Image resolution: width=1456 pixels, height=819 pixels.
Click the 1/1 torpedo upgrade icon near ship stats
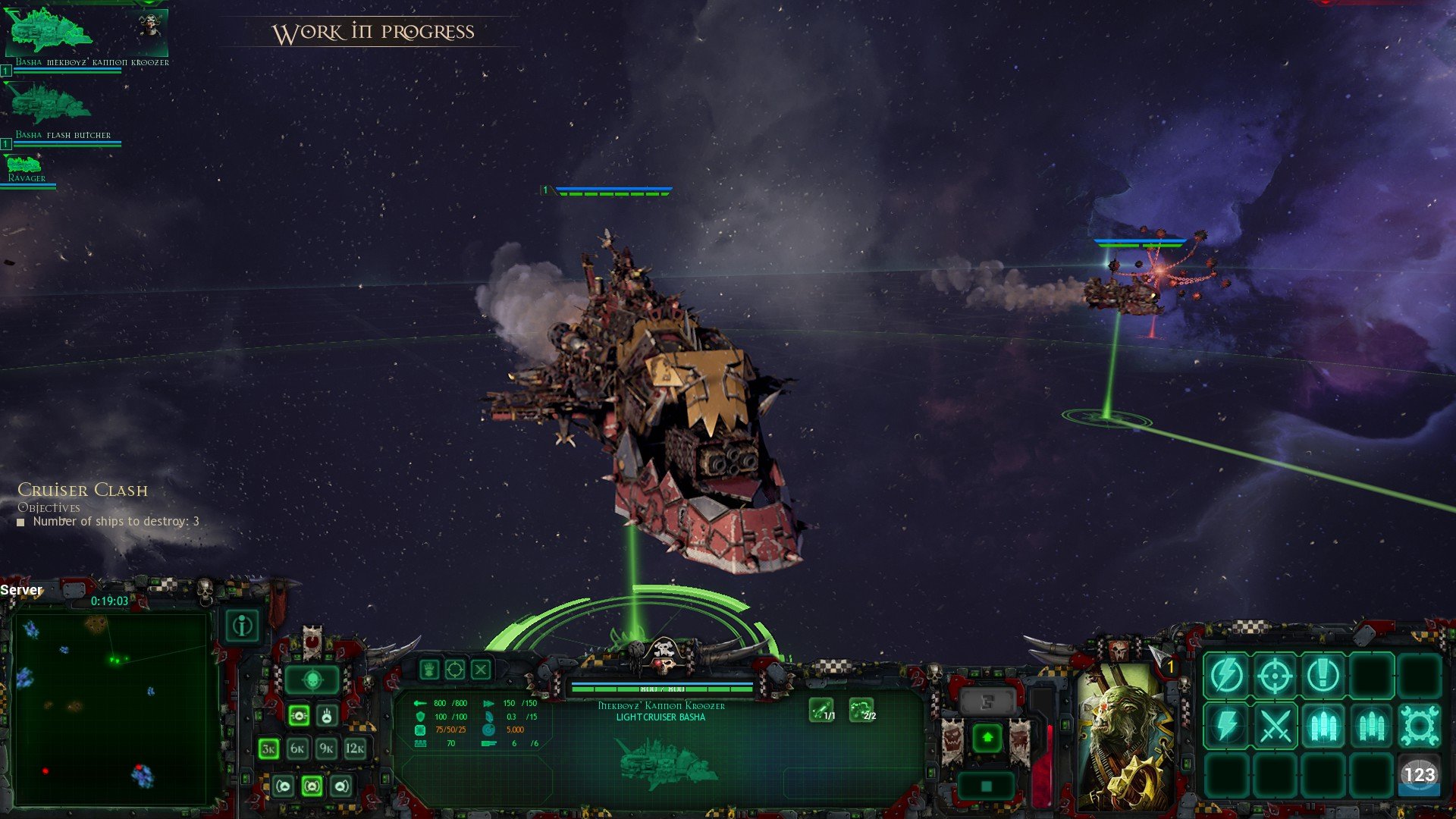[822, 709]
